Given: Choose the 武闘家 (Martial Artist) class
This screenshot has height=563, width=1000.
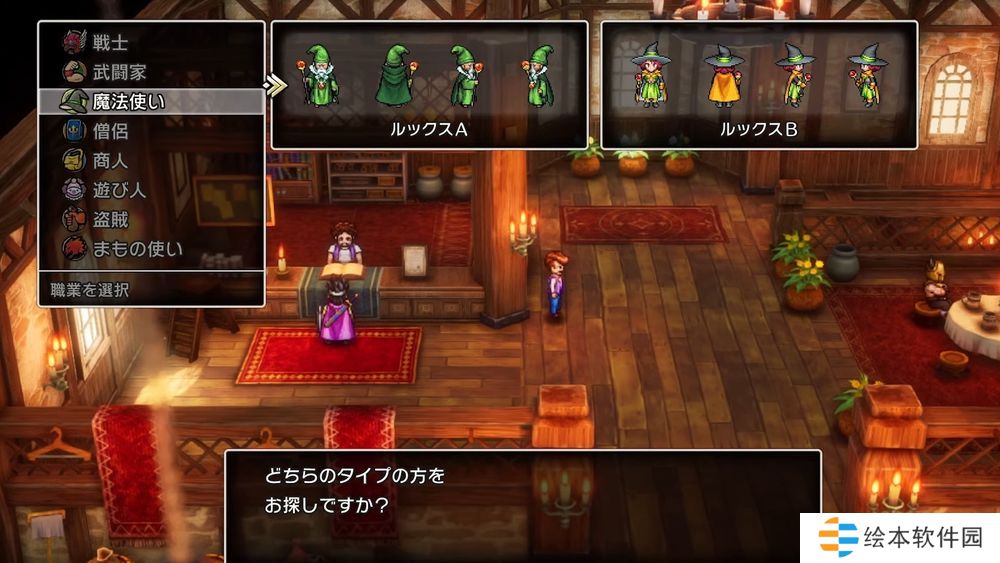Looking at the screenshot, I should point(117,72).
